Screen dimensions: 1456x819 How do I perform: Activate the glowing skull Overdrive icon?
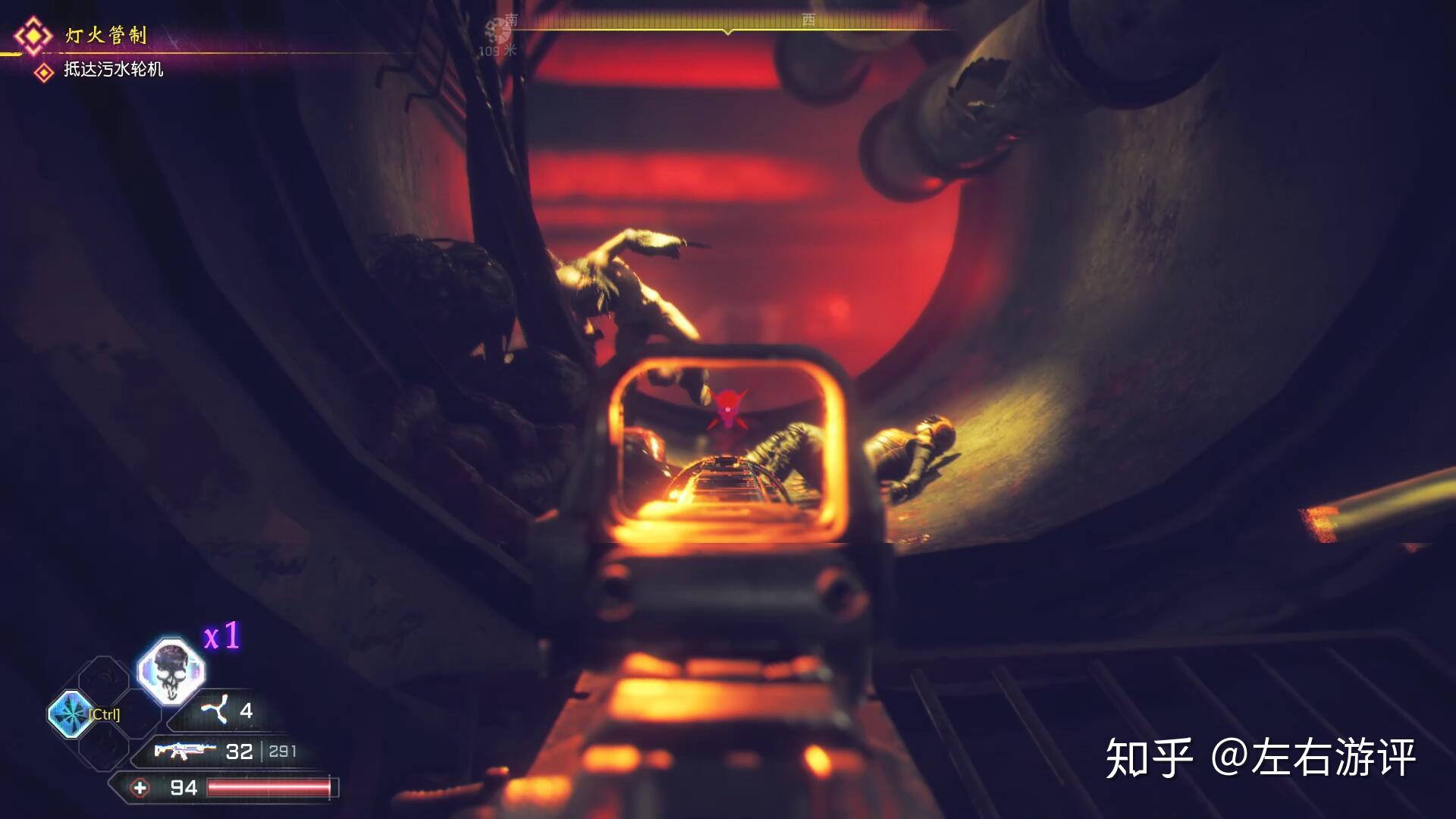(x=170, y=670)
